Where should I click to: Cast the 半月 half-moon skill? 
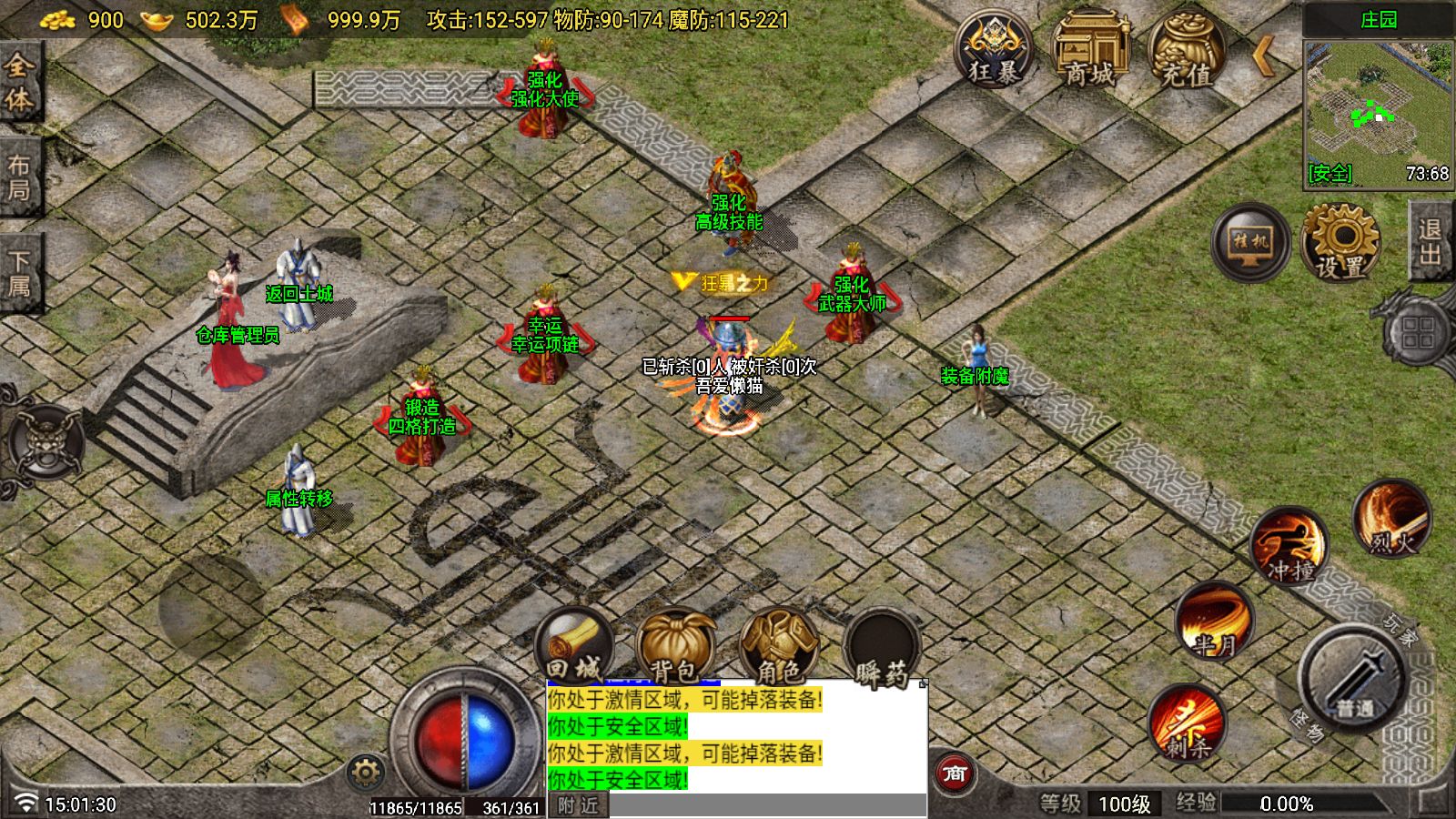coord(1215,620)
